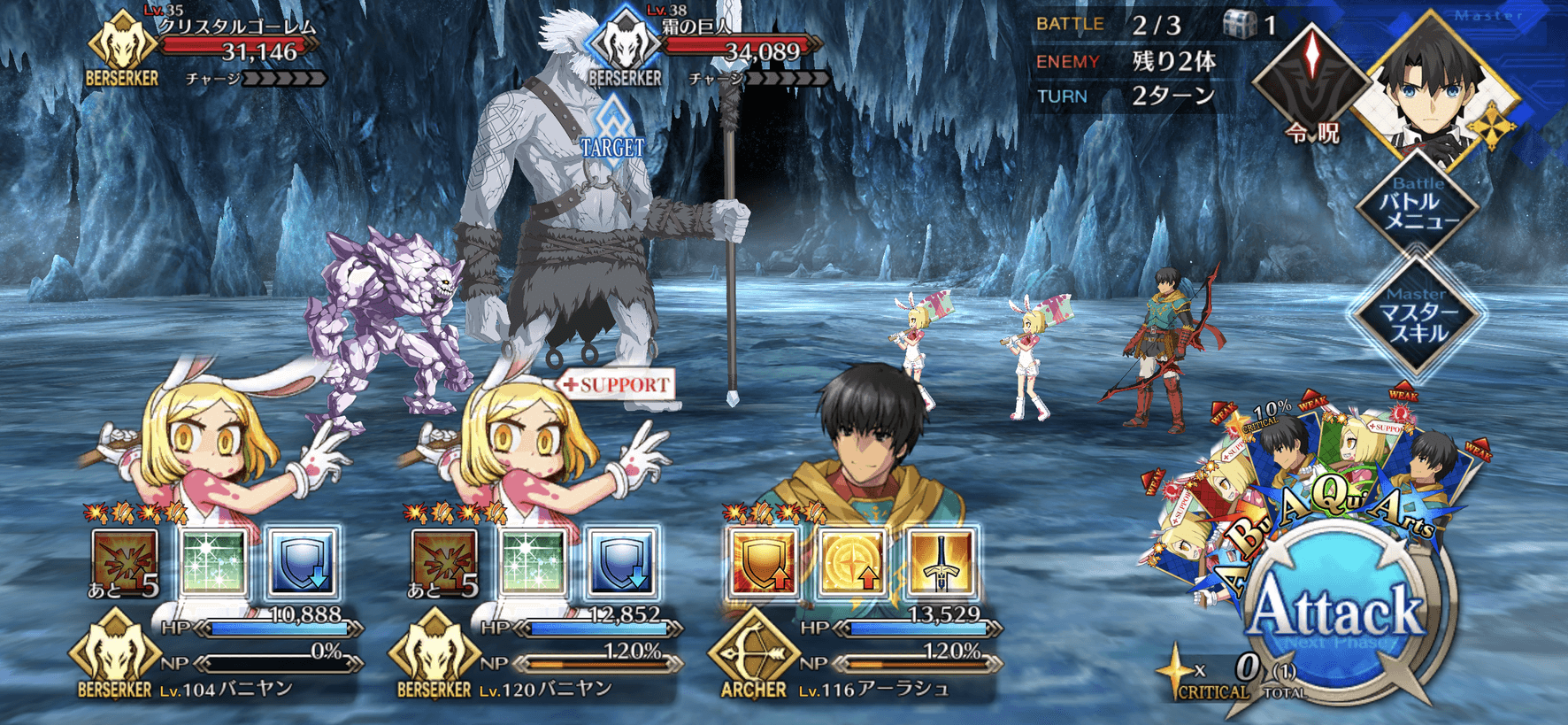Select Lv.104 Bunyan's cooldown skill icon

coord(125,561)
